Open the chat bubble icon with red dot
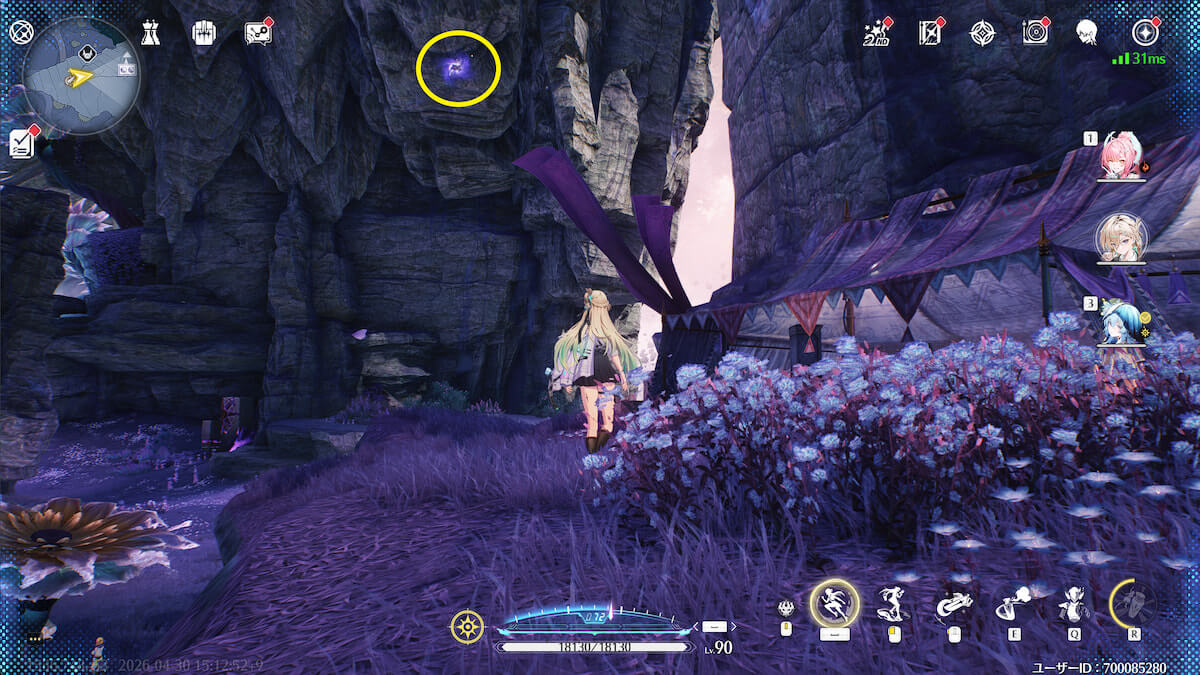 (257, 33)
